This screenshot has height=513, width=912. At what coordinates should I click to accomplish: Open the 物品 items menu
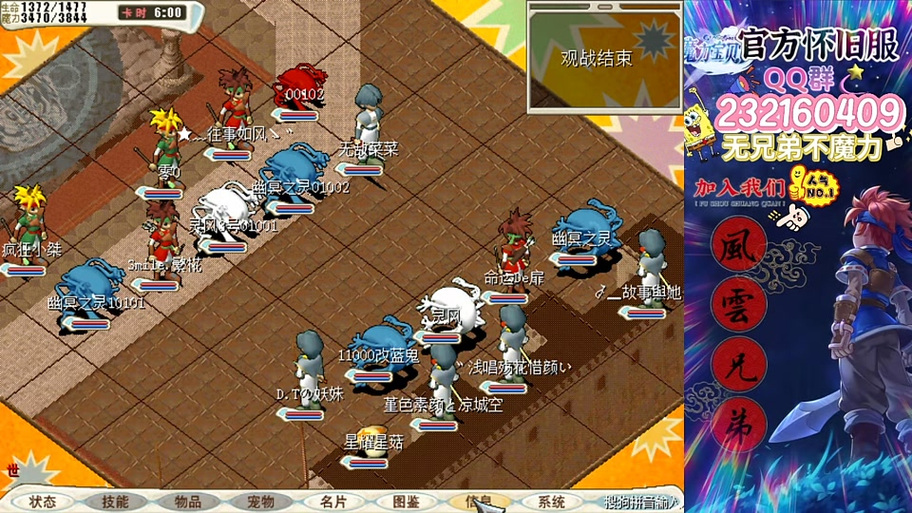[188, 502]
